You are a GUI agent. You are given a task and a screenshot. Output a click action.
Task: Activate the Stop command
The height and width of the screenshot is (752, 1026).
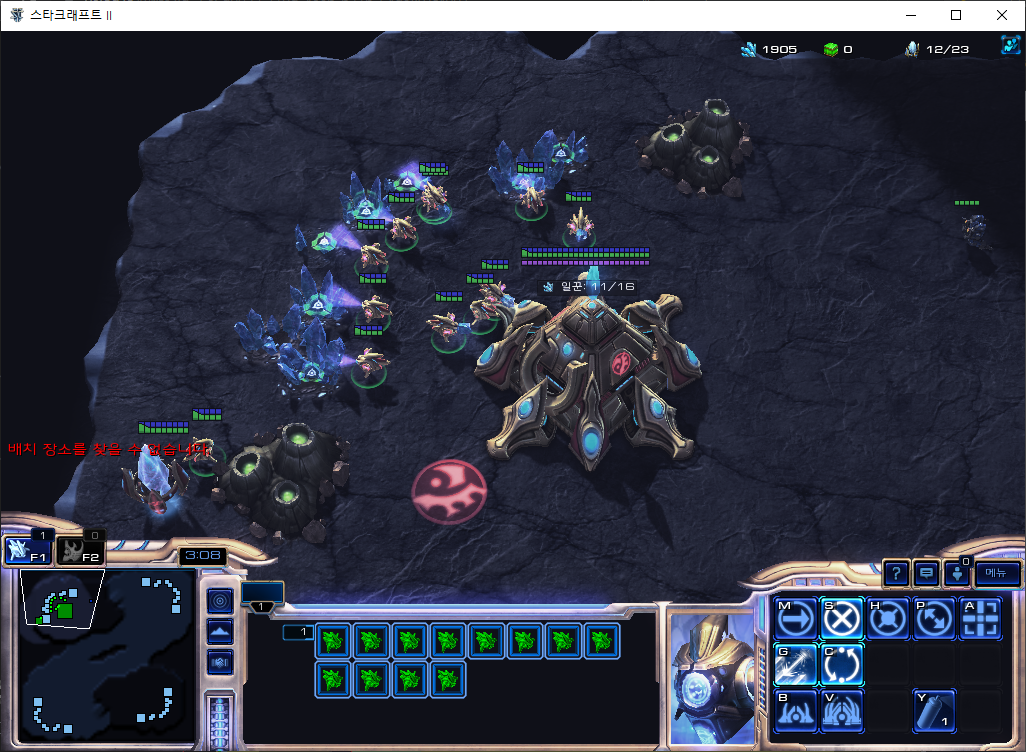[x=842, y=620]
